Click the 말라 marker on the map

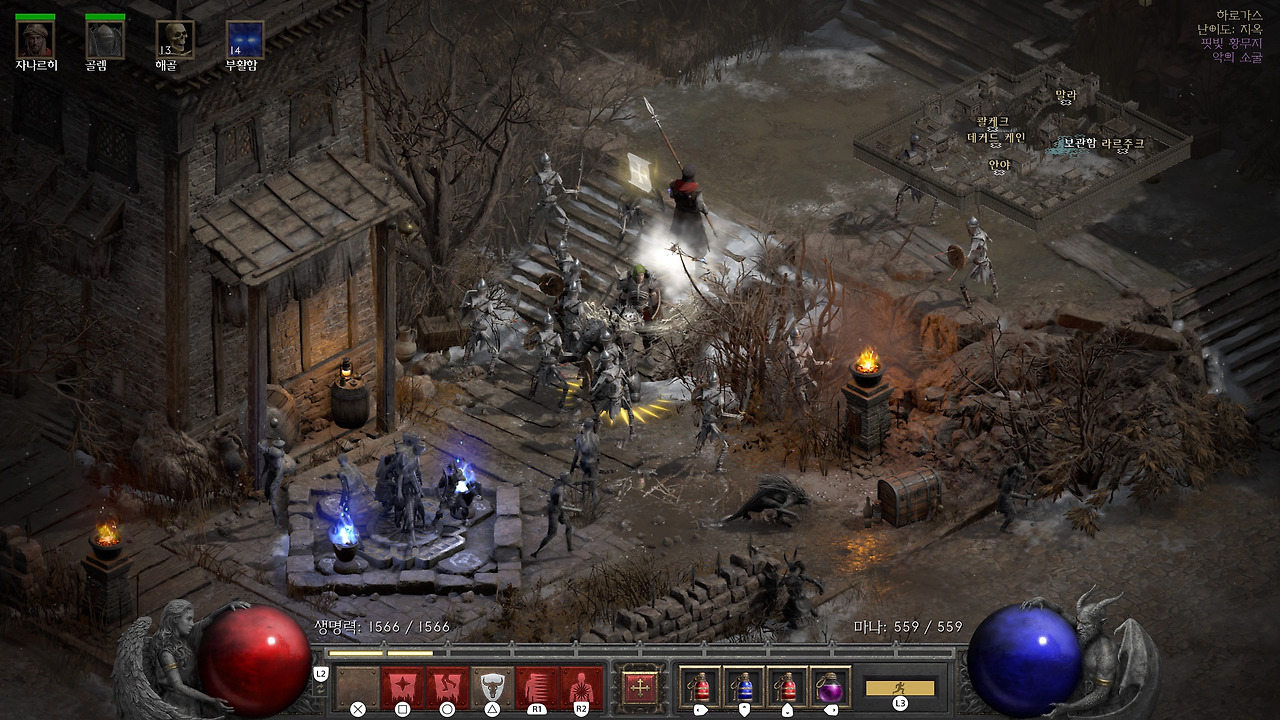(x=1066, y=97)
